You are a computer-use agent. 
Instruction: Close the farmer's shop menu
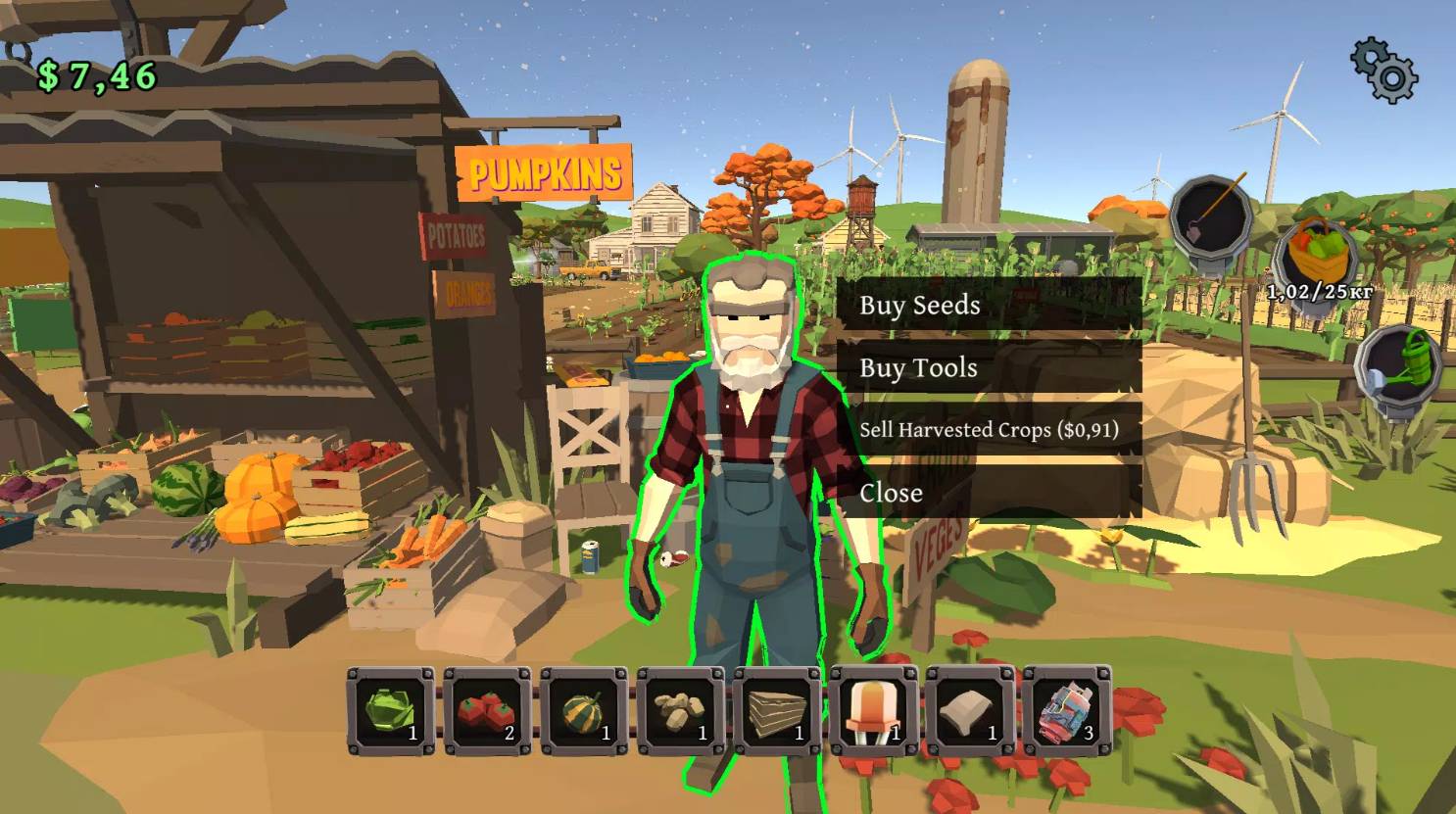point(988,492)
